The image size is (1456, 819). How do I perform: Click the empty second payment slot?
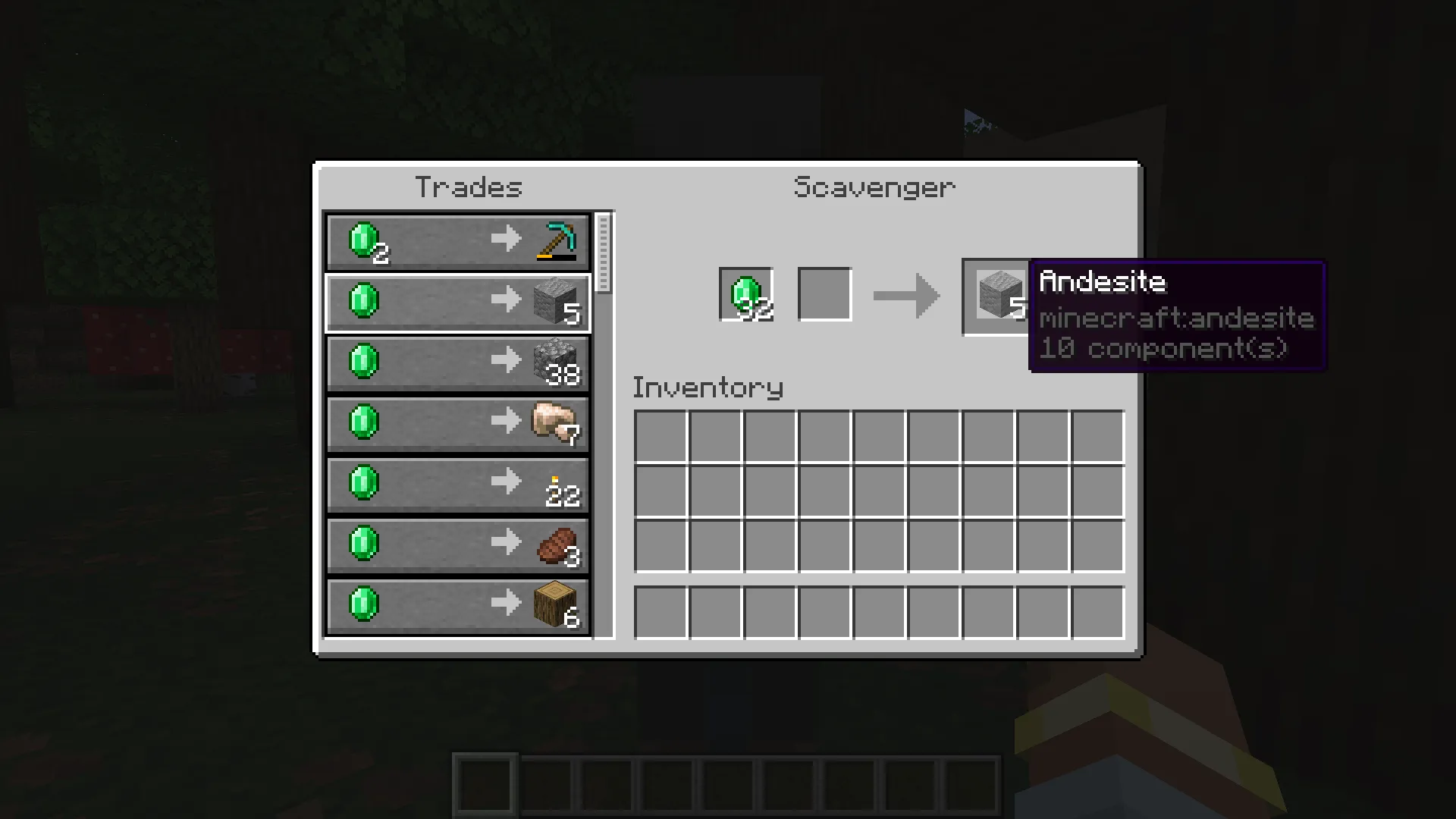click(x=825, y=295)
